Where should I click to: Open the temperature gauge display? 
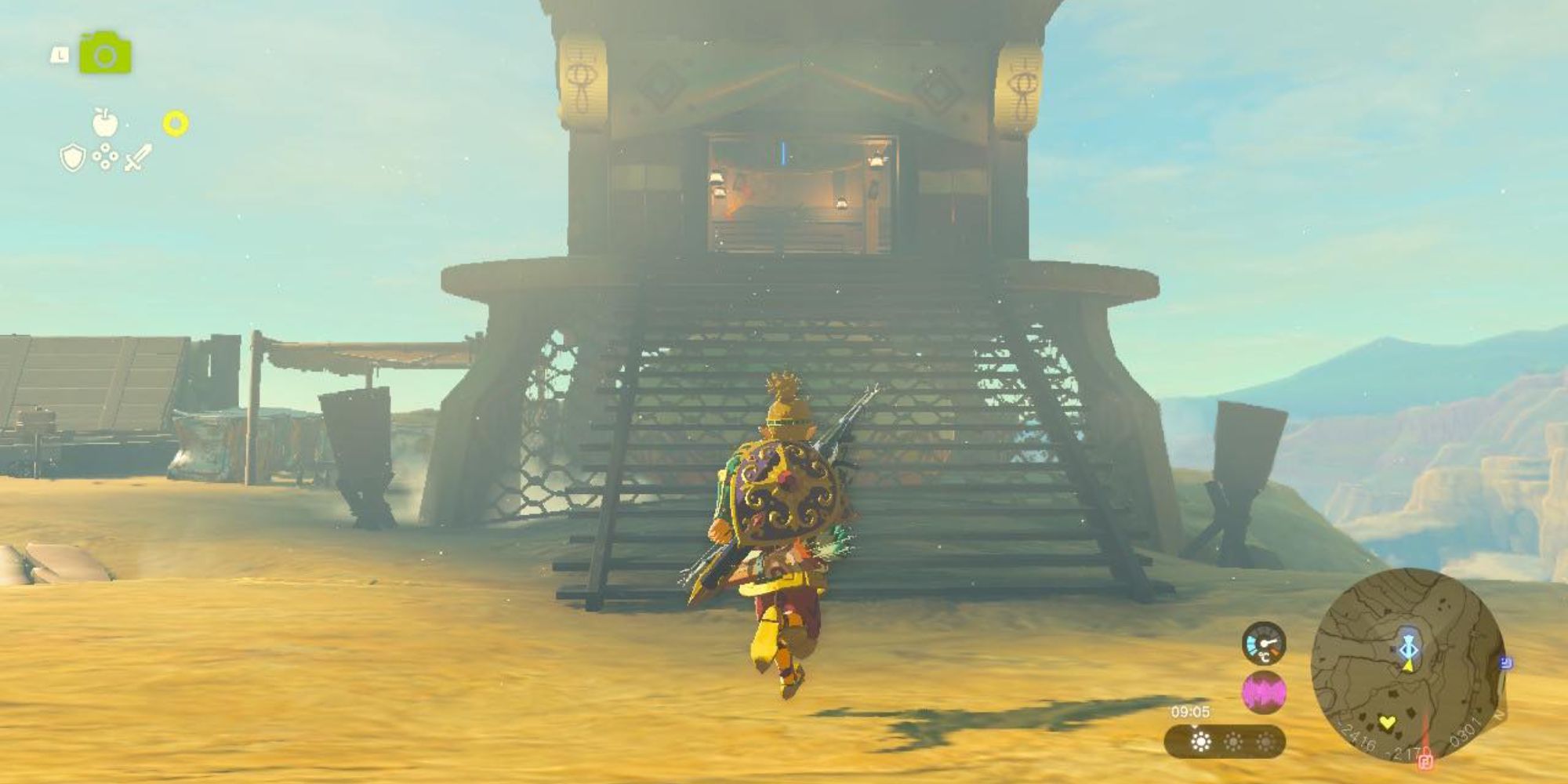pos(1264,644)
